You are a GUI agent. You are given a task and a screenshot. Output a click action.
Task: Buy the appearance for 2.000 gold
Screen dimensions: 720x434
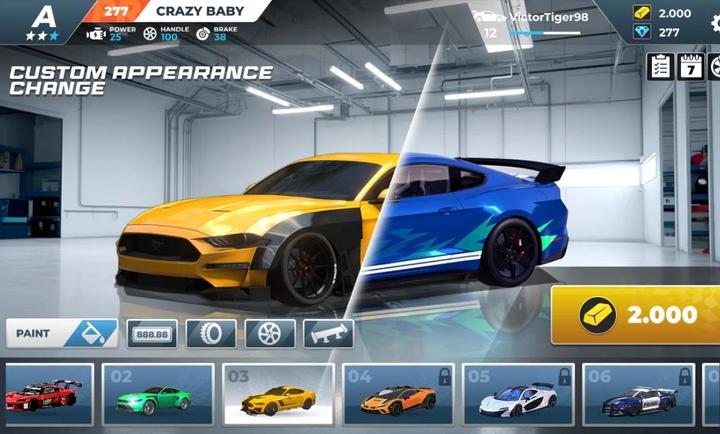(x=636, y=314)
